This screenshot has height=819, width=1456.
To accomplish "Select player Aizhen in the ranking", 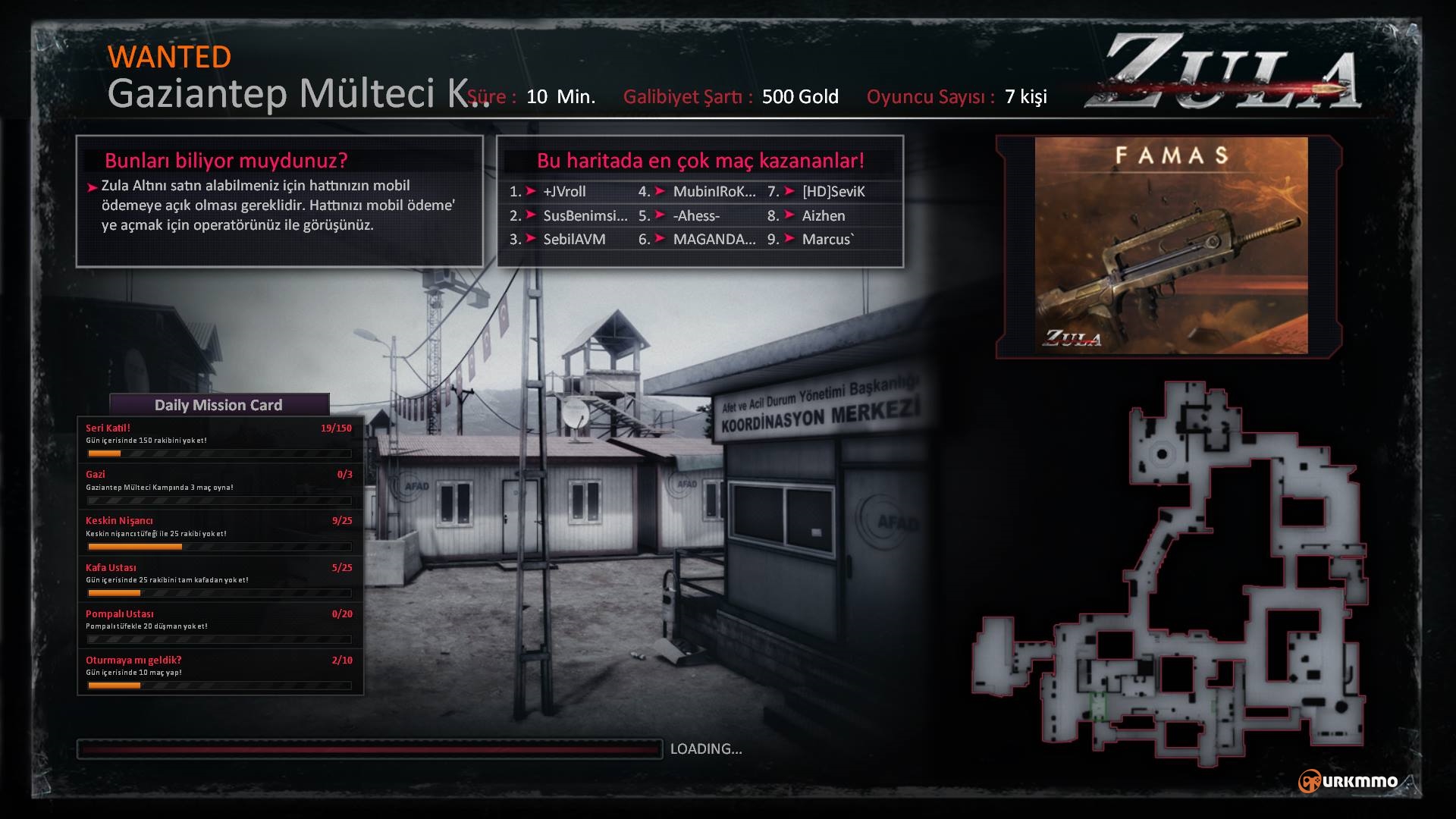I will click(x=824, y=216).
